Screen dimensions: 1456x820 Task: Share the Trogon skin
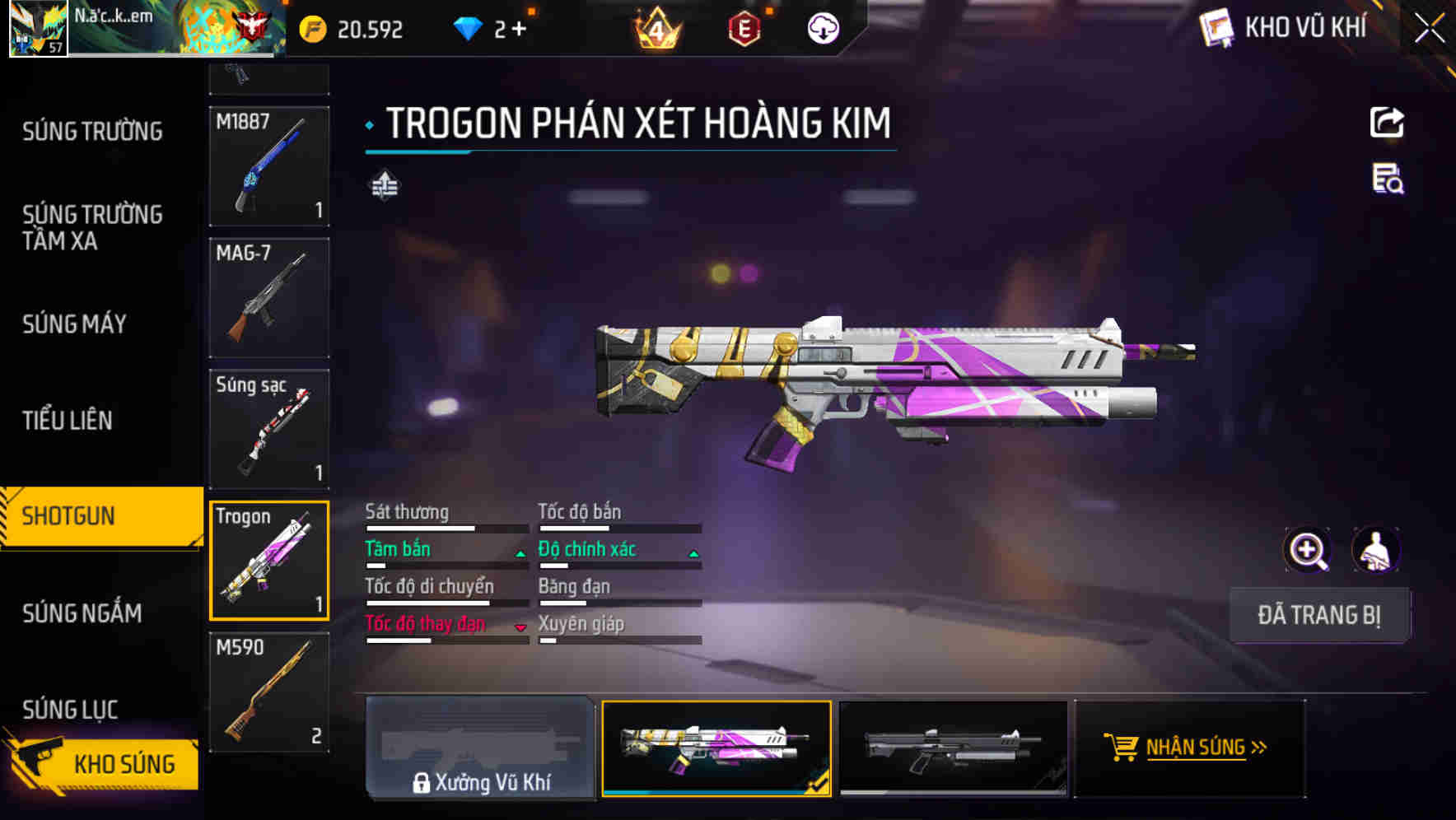click(1387, 123)
